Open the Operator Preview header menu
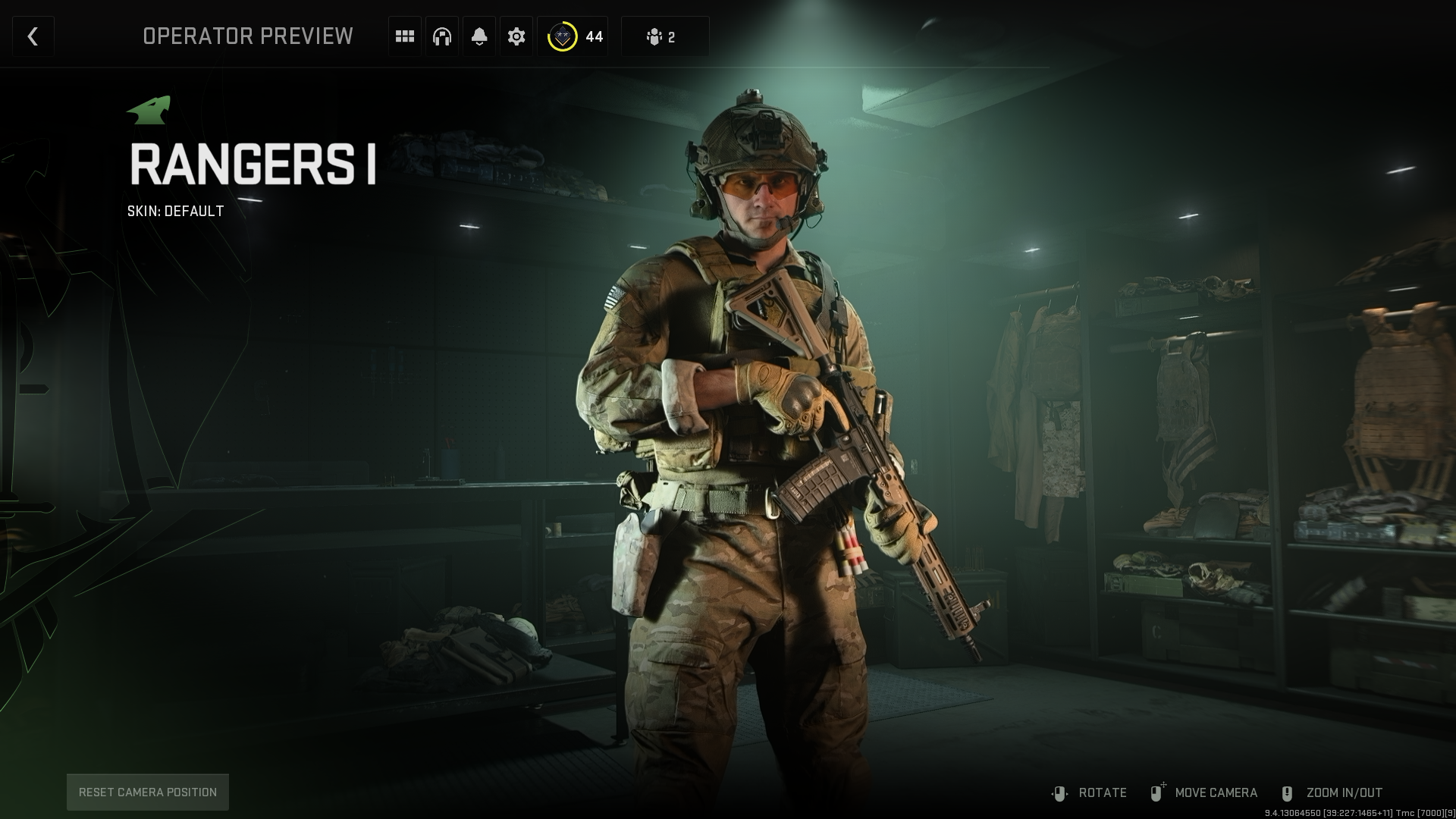The image size is (1456, 819). tap(248, 36)
